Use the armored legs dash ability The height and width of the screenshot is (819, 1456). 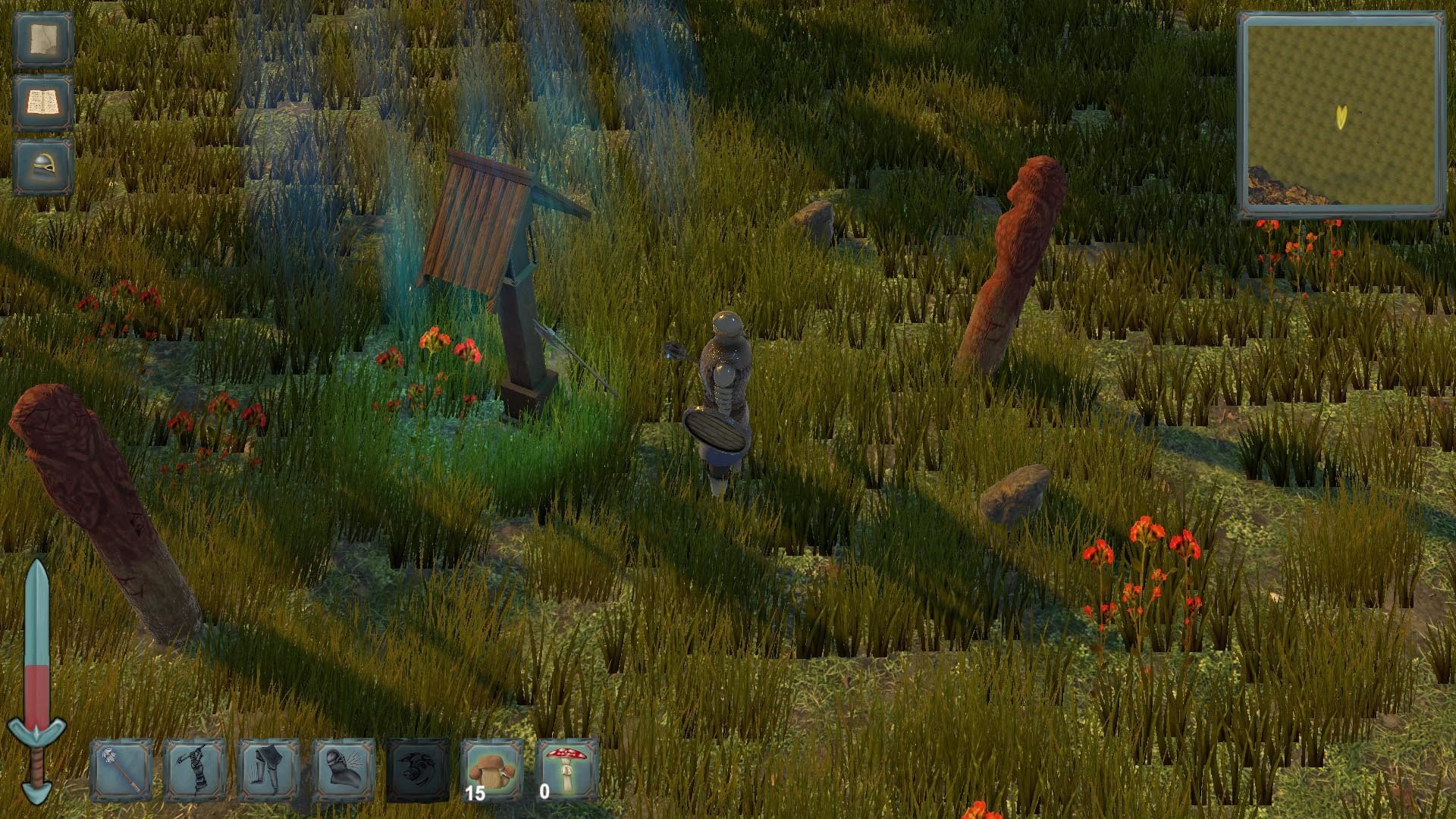click(x=269, y=770)
